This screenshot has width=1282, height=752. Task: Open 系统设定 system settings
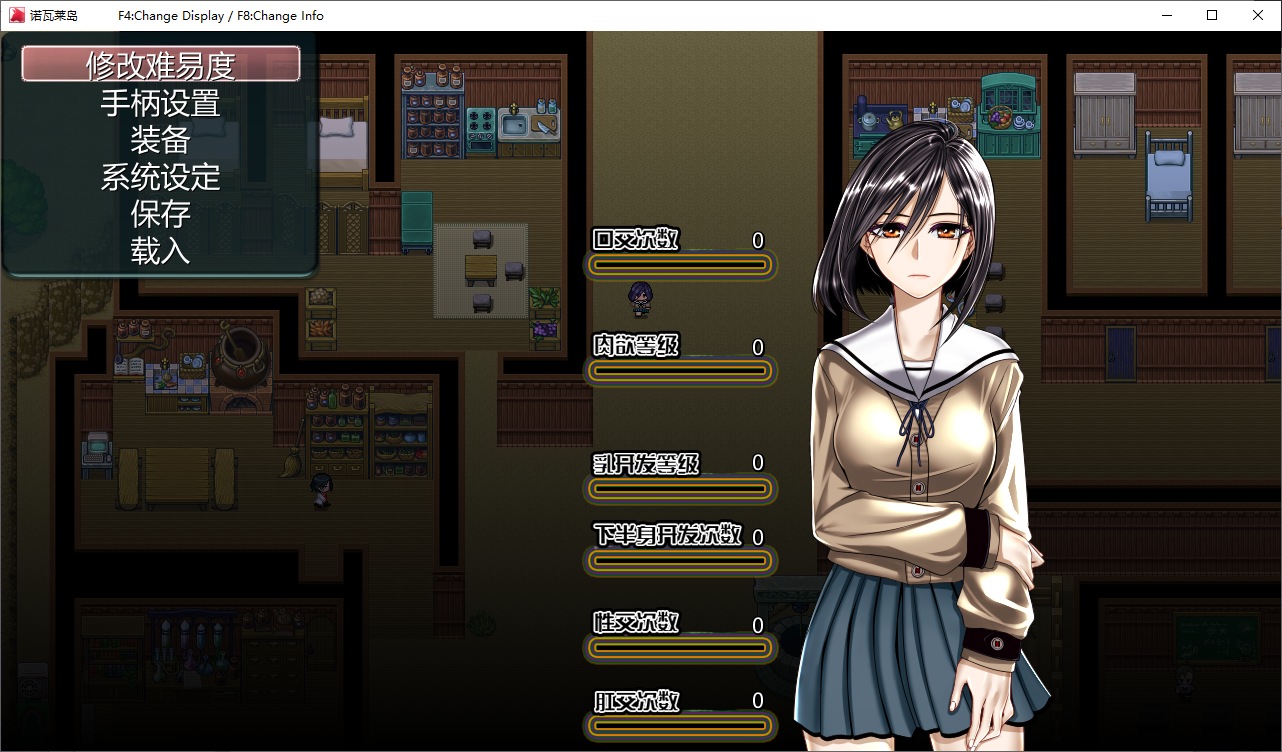tap(160, 177)
